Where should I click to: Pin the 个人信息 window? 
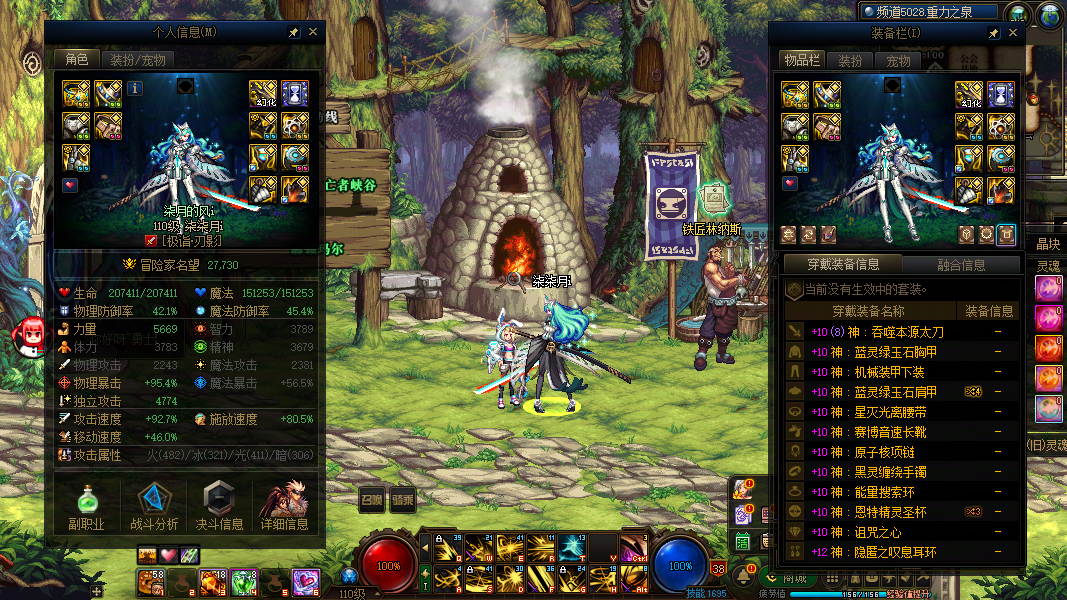click(x=293, y=32)
